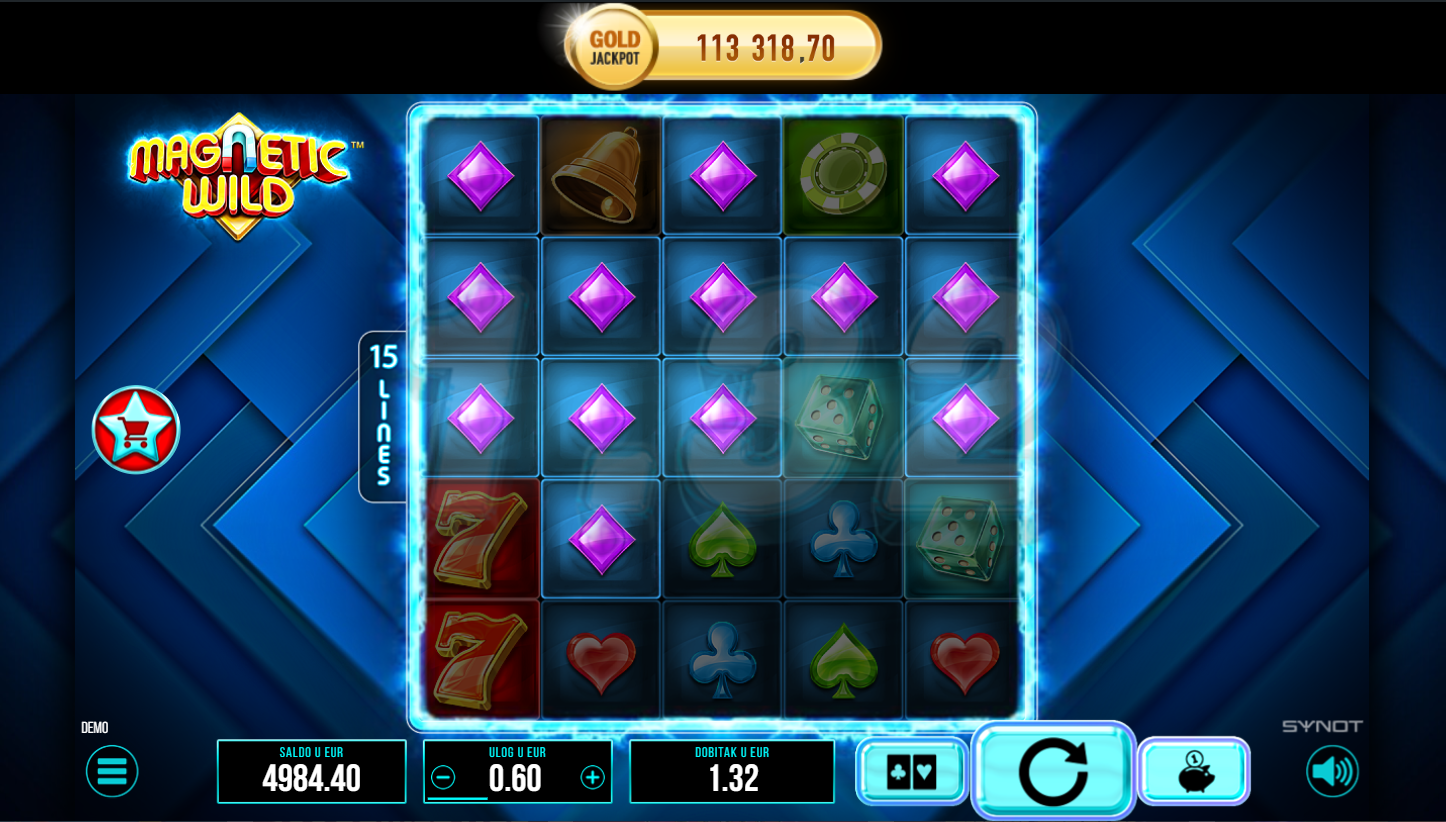This screenshot has width=1446, height=822.
Task: Click the Gold Jackpot banner
Action: coord(724,47)
